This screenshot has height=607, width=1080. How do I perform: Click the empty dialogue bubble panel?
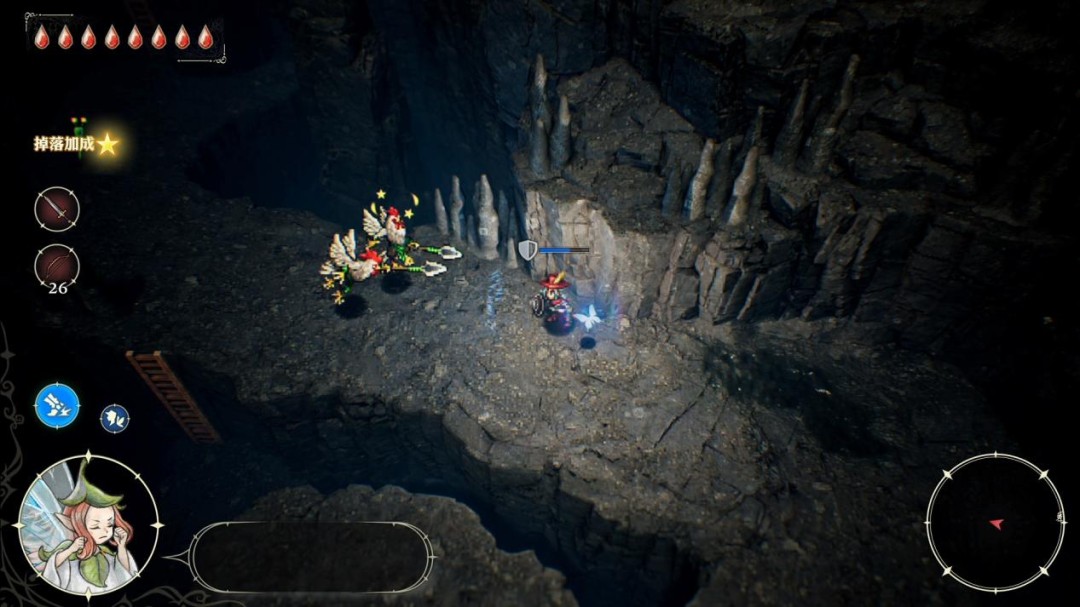[312, 556]
